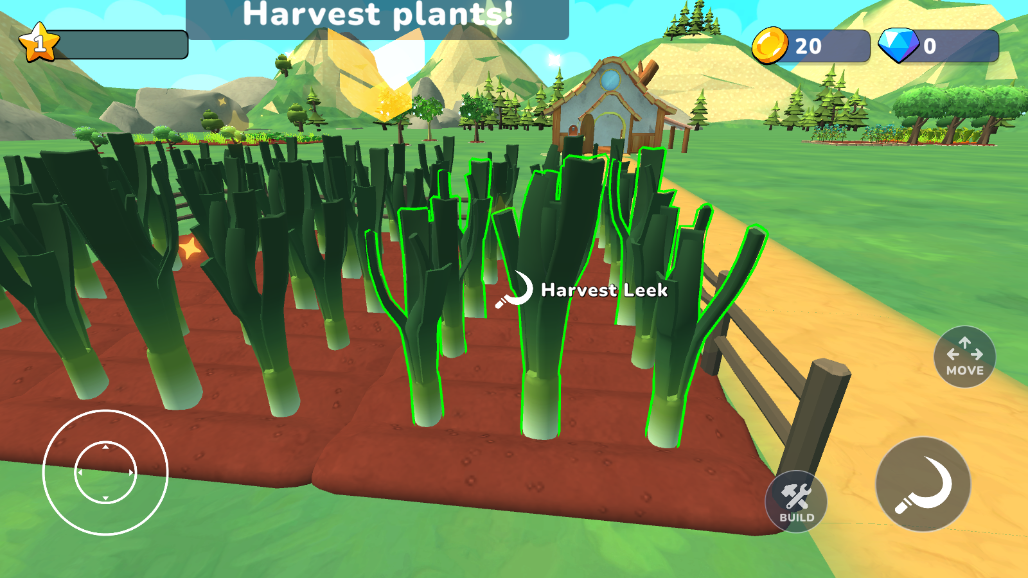Activate the Move mode button
Screen dimensions: 1028x578
click(x=964, y=357)
